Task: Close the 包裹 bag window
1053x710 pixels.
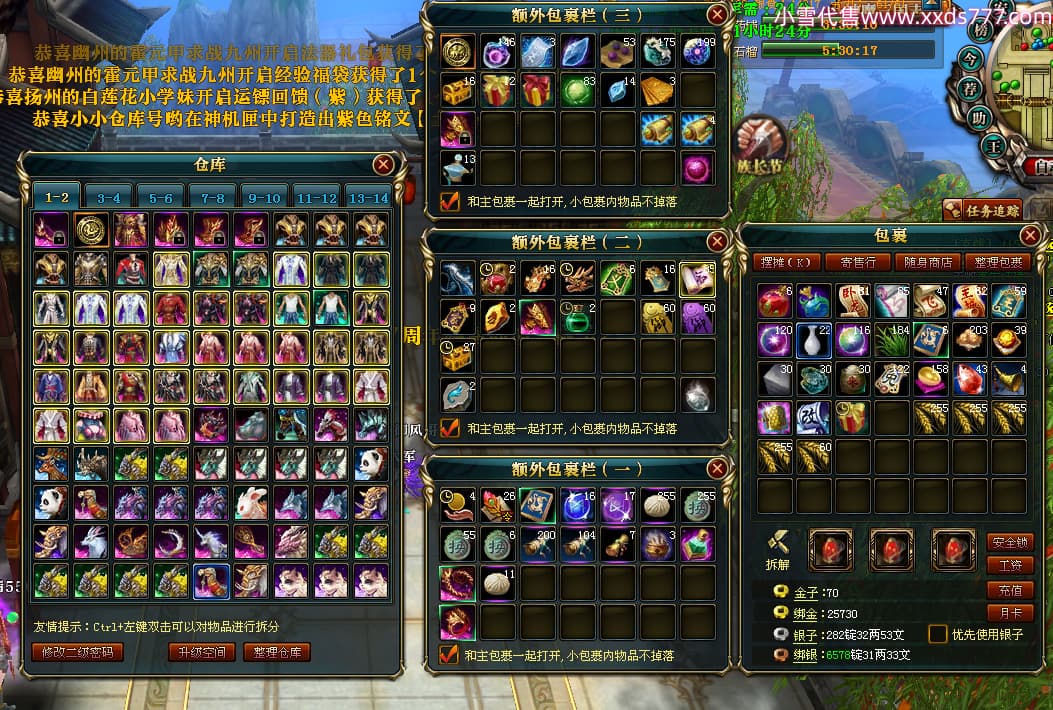Action: coord(1031,236)
